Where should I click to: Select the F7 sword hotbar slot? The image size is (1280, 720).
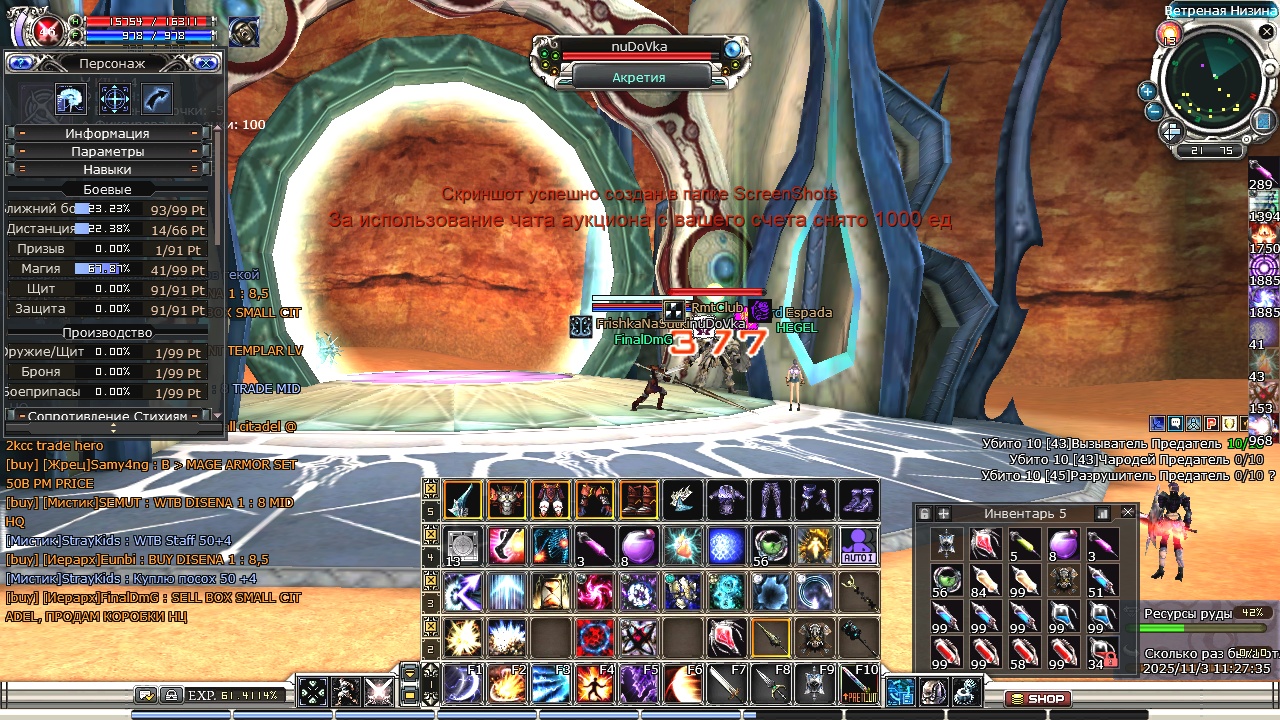point(727,684)
